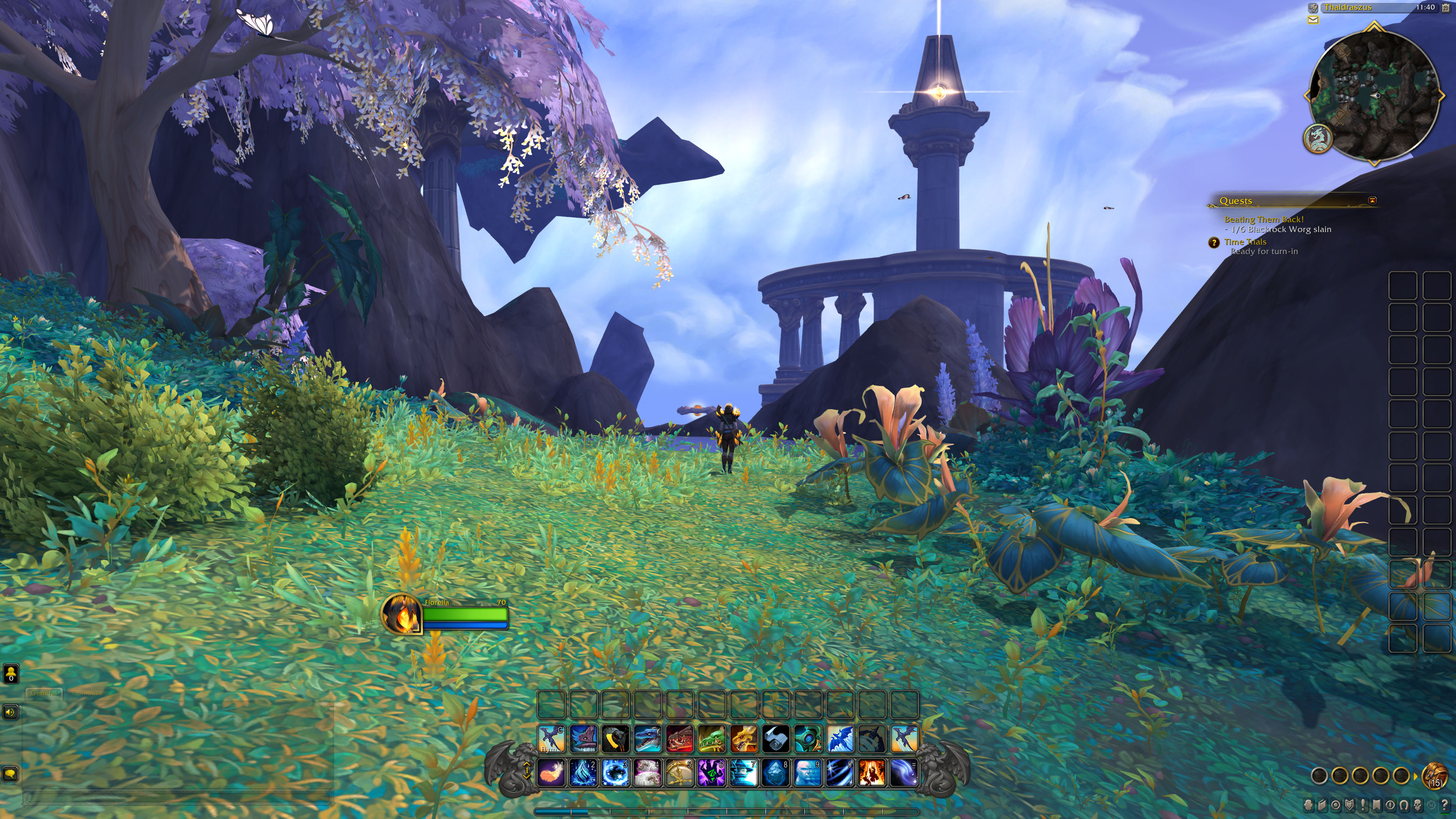The height and width of the screenshot is (819, 1456).
Task: Select the Time Trials quest
Action: (1245, 242)
